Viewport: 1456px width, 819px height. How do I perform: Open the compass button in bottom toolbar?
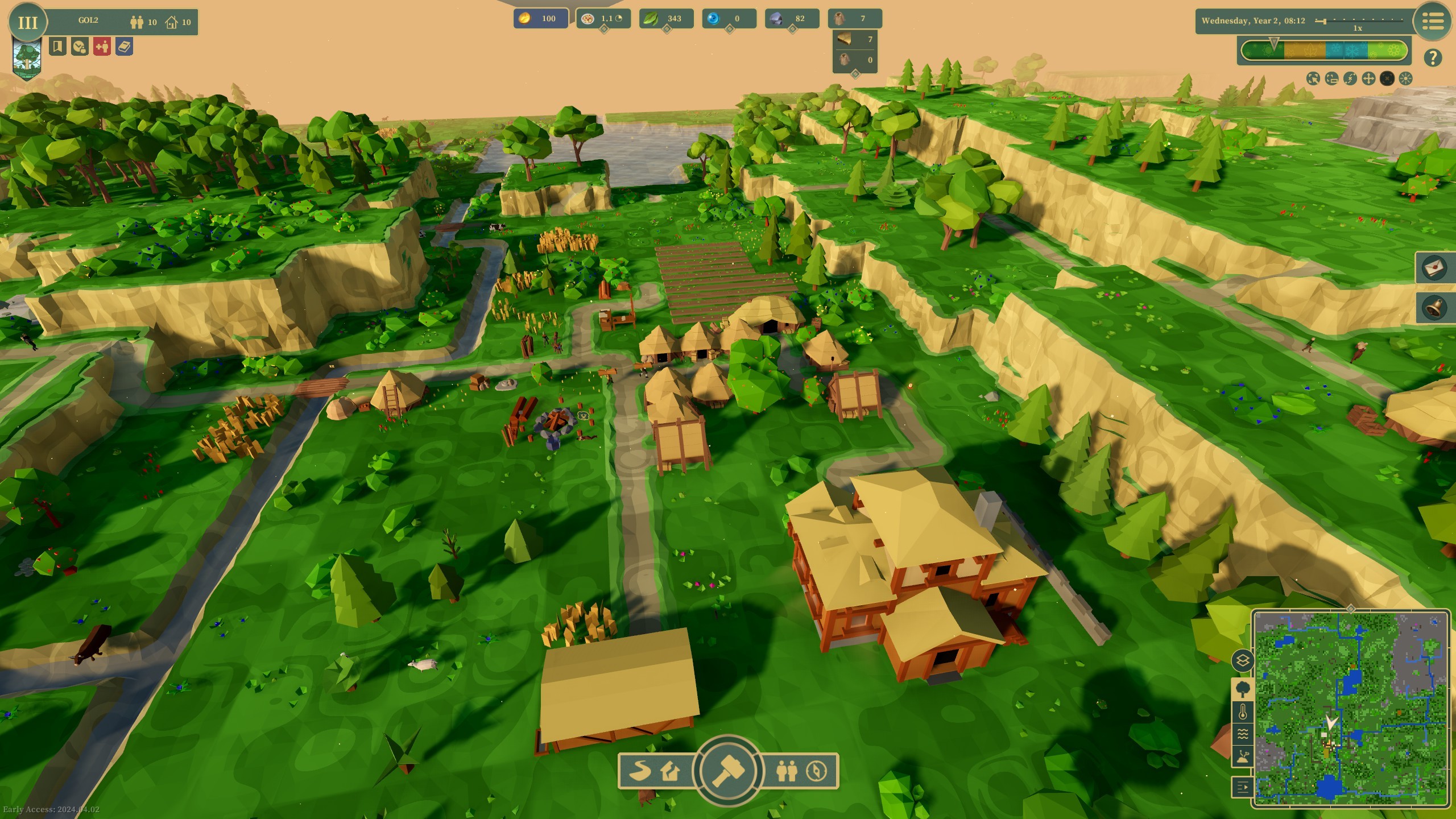tap(817, 771)
